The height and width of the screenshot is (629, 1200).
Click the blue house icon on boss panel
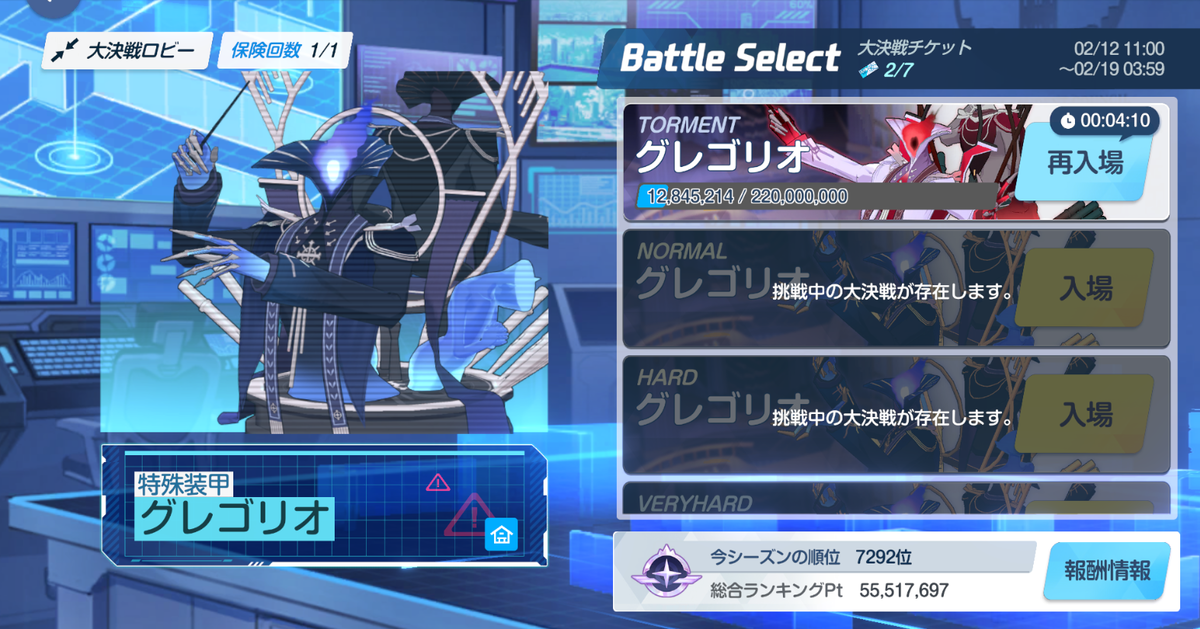500,535
